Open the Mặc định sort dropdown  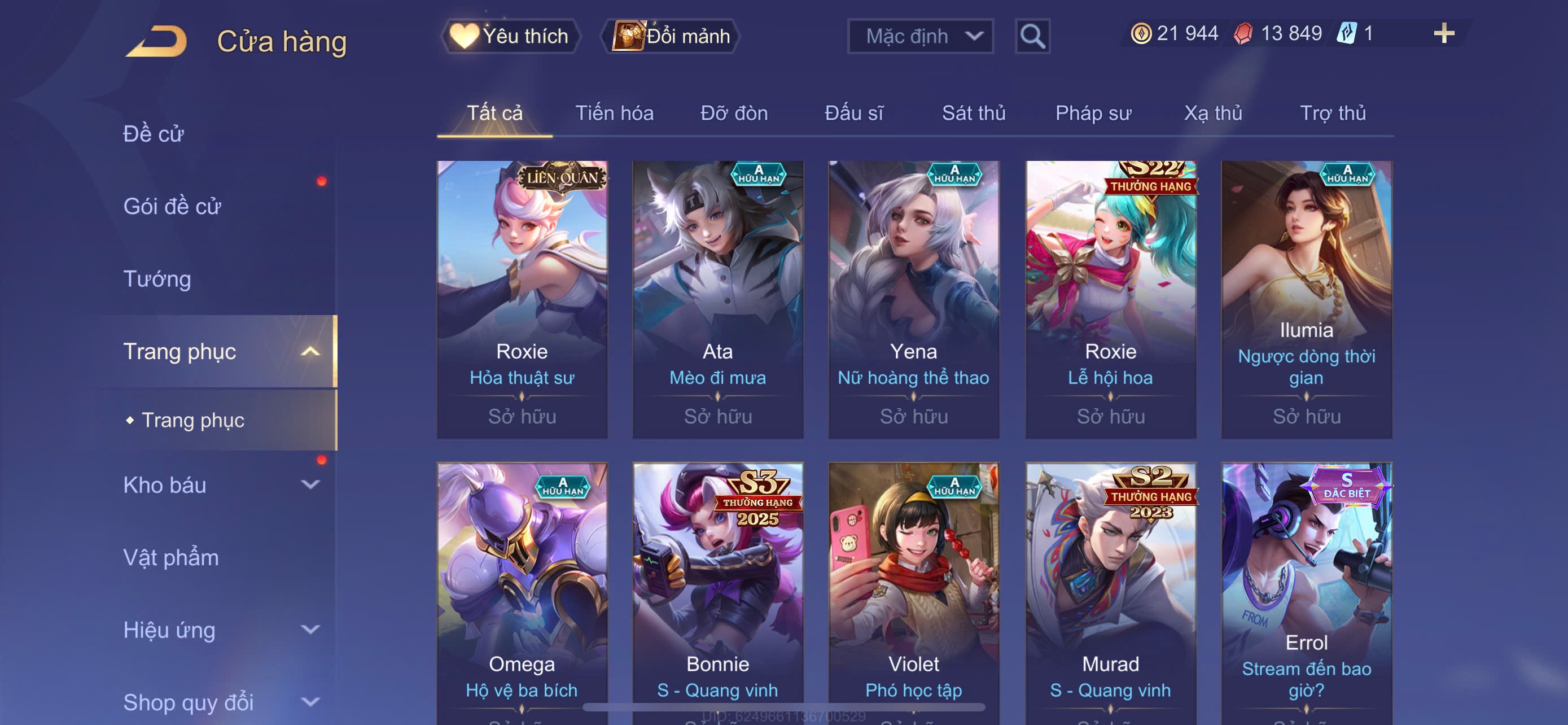tap(919, 37)
